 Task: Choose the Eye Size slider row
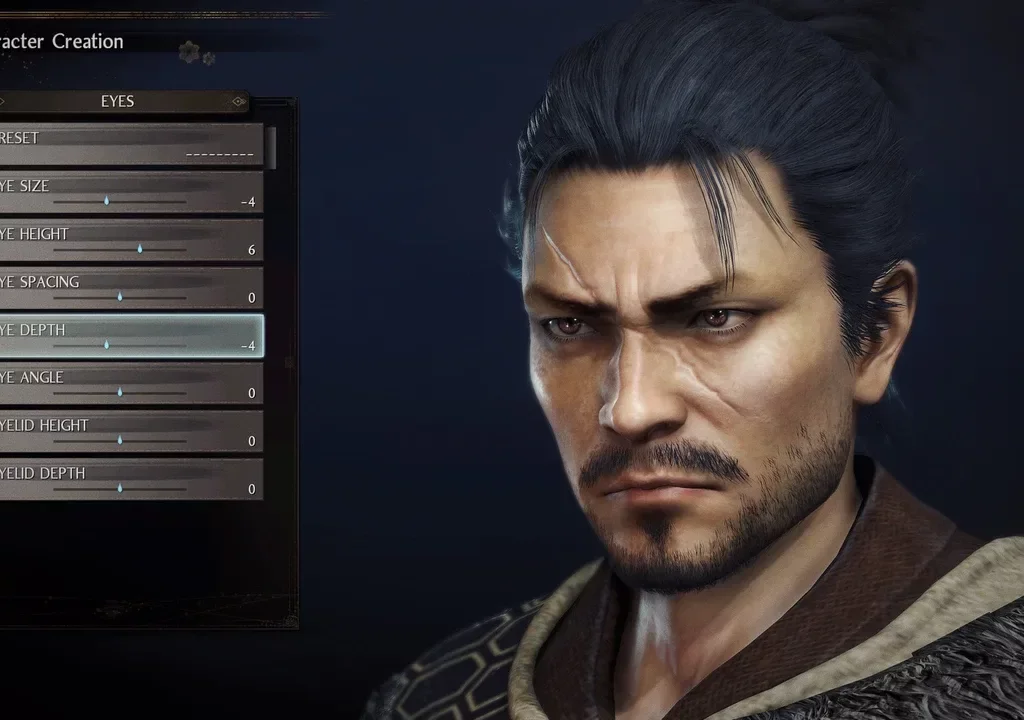130,192
